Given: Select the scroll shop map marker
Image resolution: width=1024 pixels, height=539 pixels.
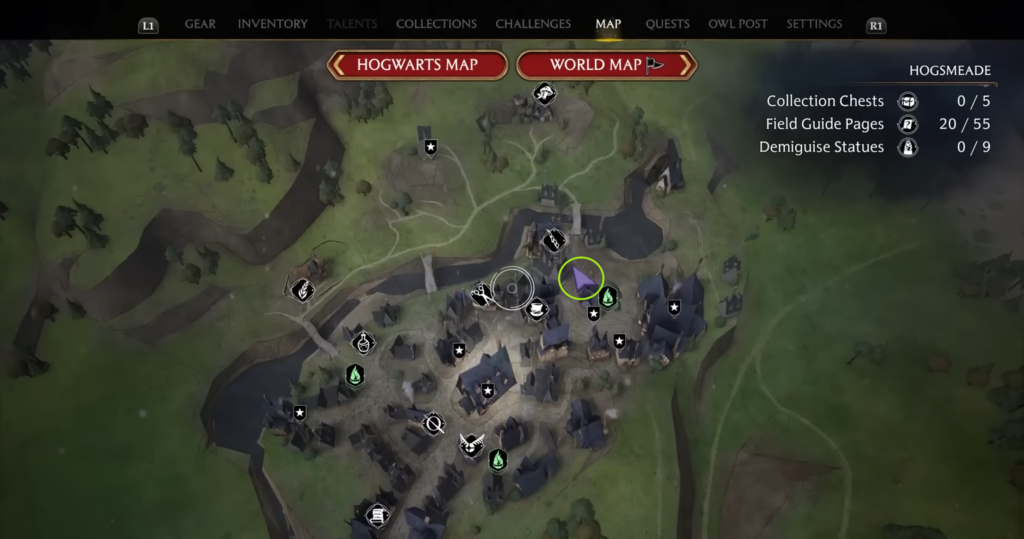Looking at the screenshot, I should (x=377, y=516).
